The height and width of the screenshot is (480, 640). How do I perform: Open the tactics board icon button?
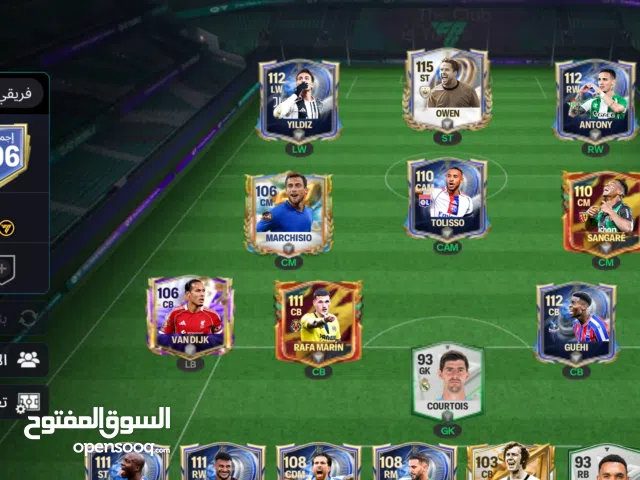coord(29,400)
